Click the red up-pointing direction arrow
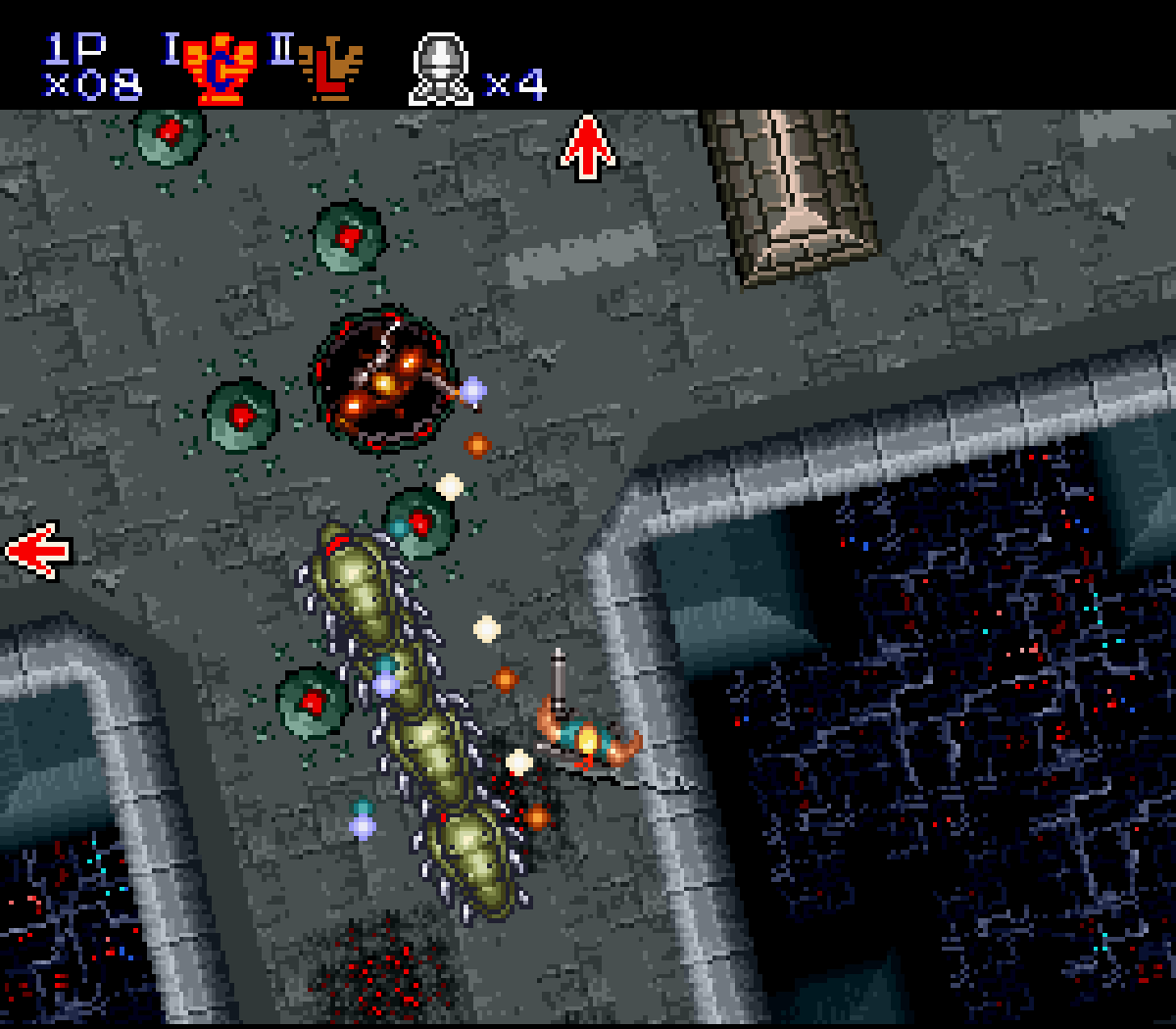 pyautogui.click(x=587, y=147)
